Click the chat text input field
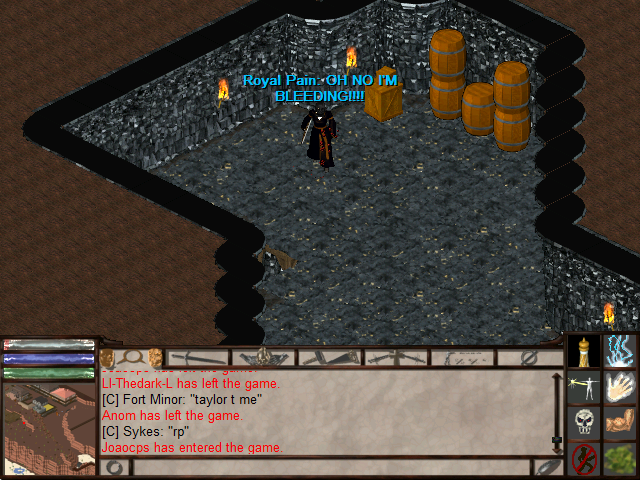Screen dimensions: 640x480 pos(330,467)
